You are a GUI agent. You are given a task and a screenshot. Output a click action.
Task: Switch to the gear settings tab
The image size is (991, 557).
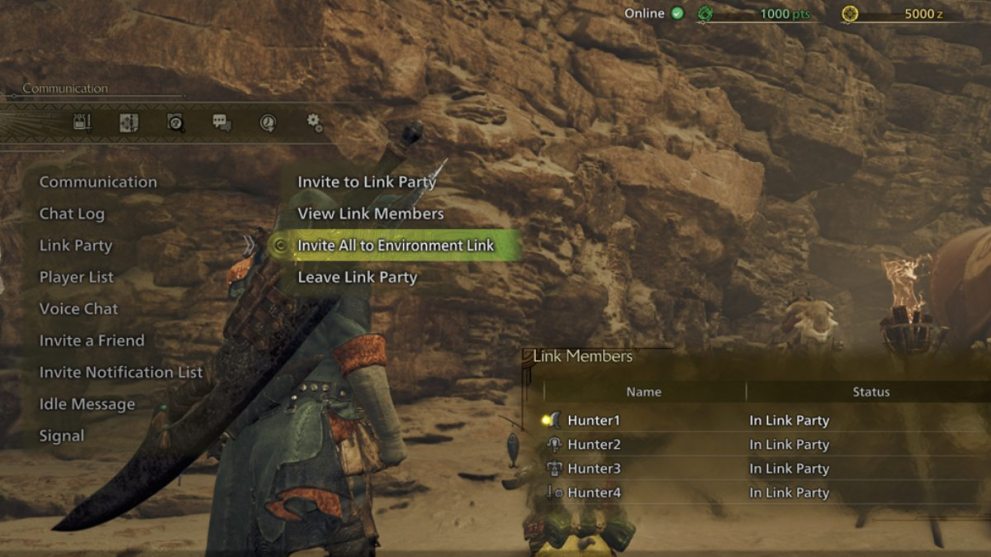tap(314, 122)
